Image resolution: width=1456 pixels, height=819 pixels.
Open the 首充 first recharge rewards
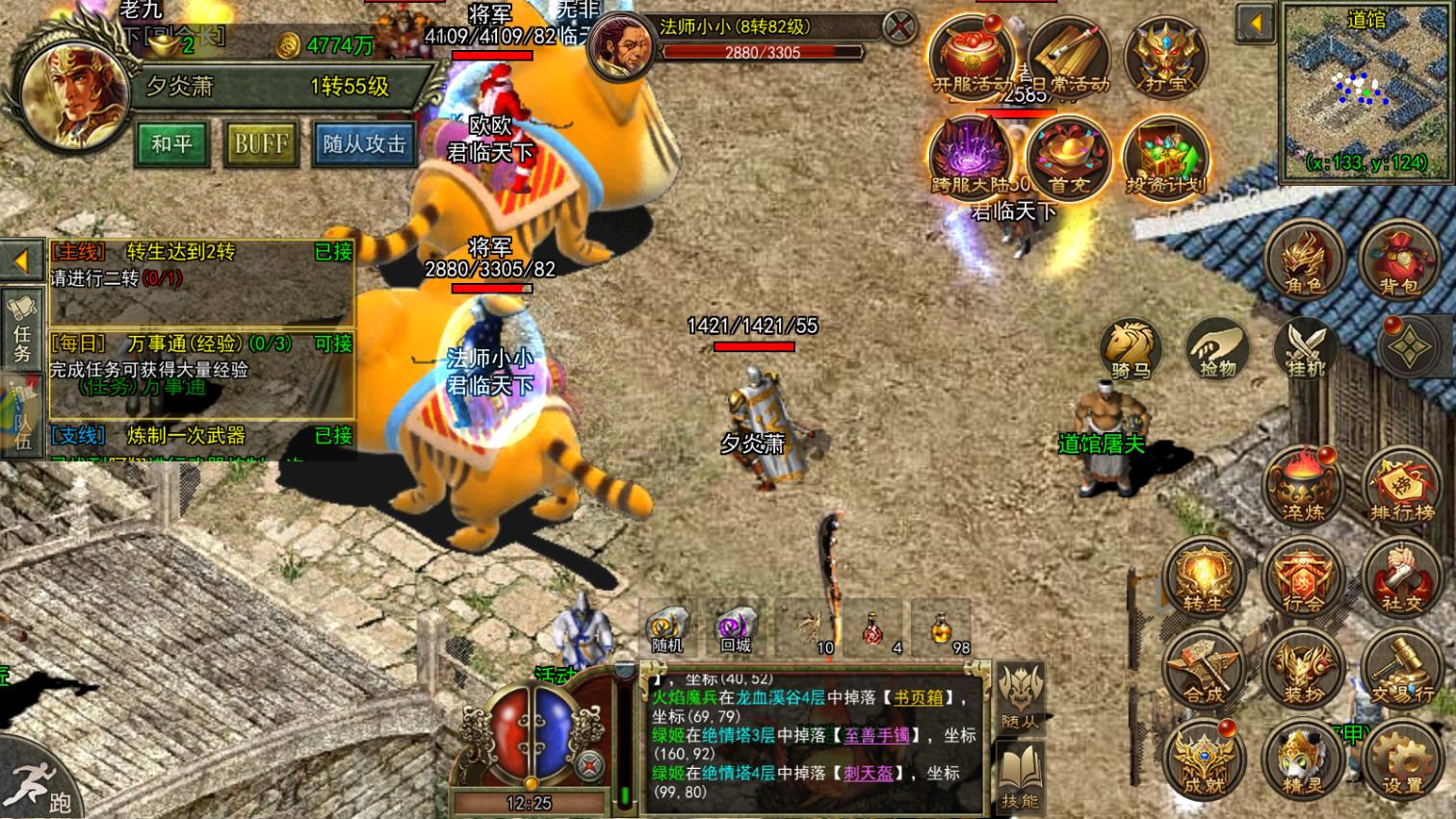[x=1066, y=157]
